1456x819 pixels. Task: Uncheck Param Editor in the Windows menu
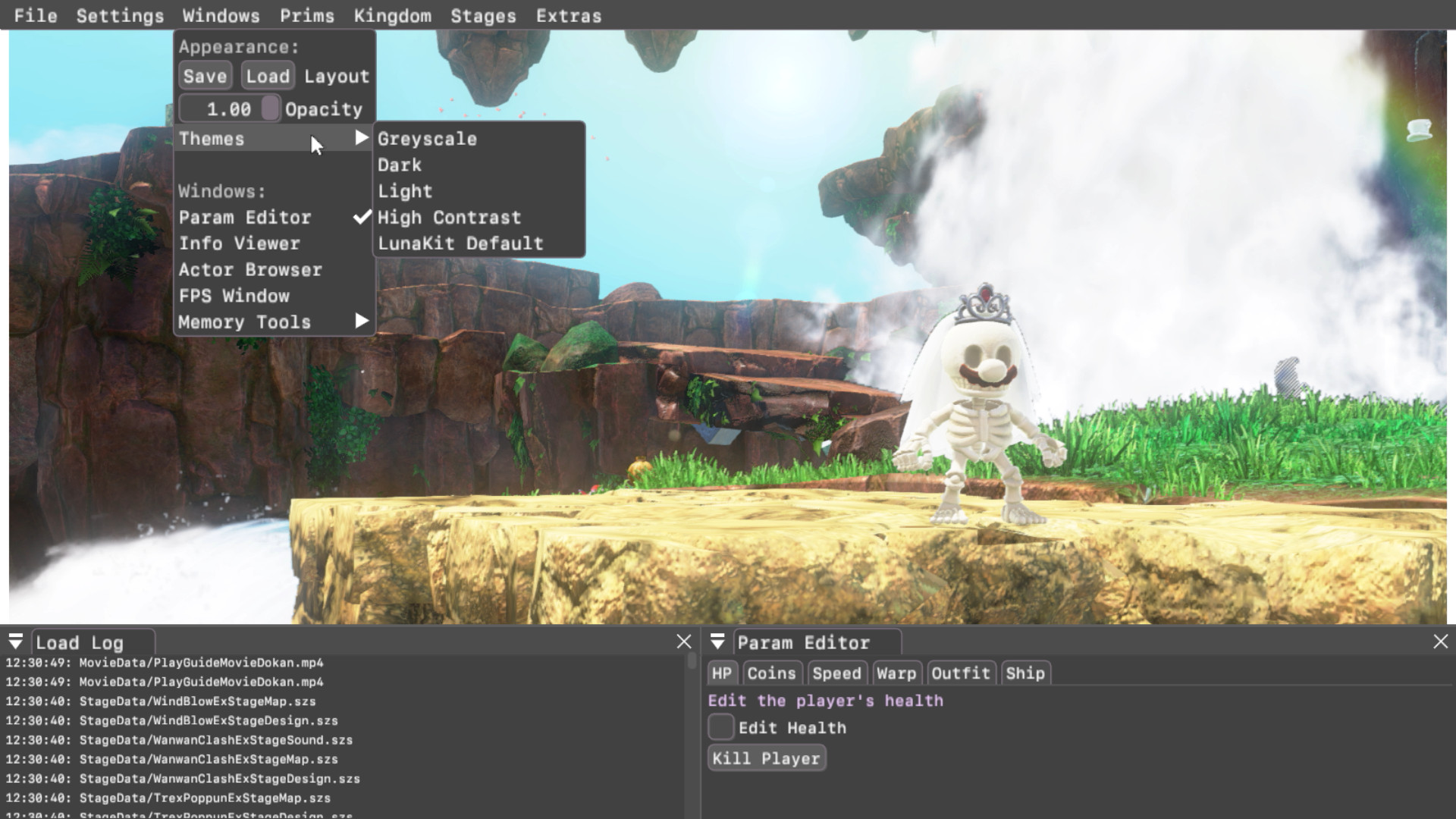[x=244, y=218]
